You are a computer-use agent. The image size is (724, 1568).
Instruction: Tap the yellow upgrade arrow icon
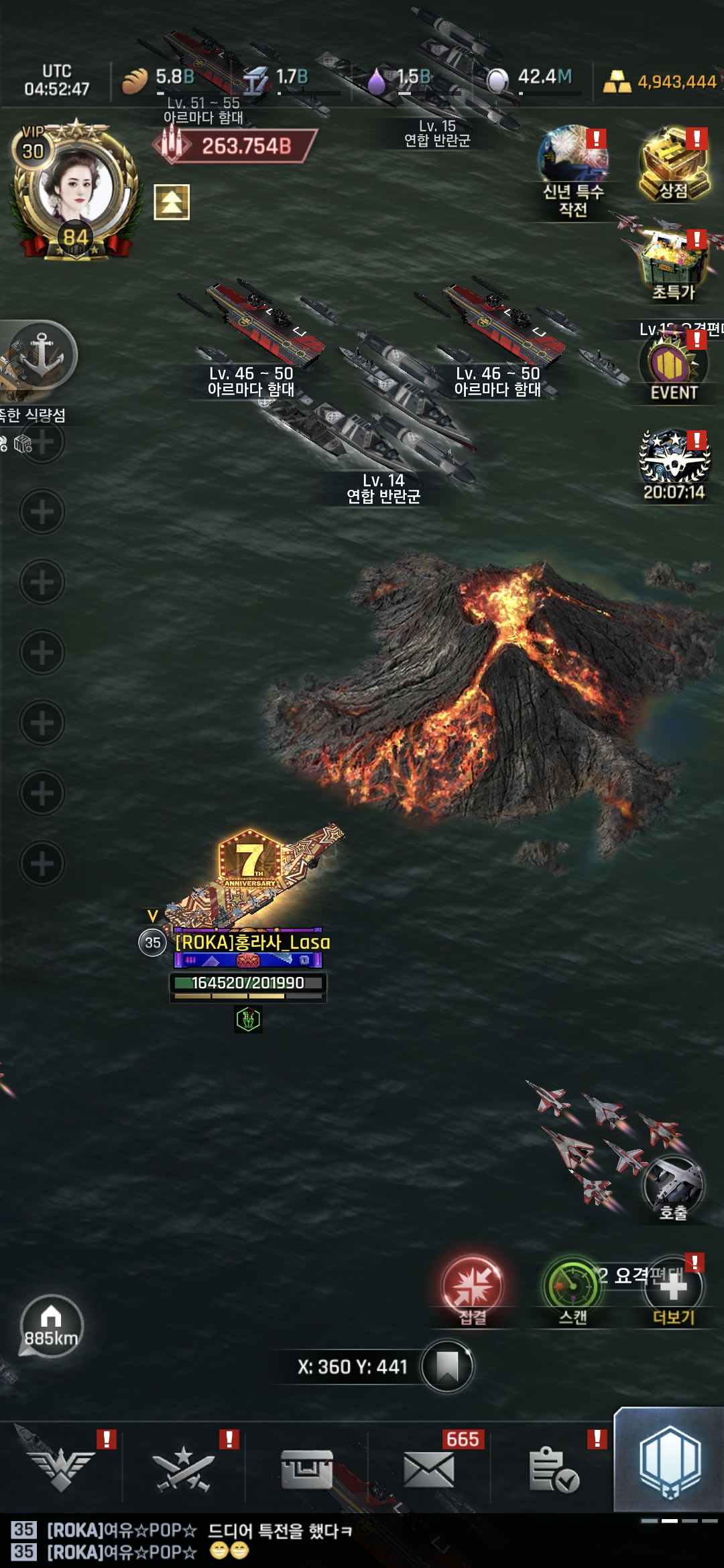point(172,202)
